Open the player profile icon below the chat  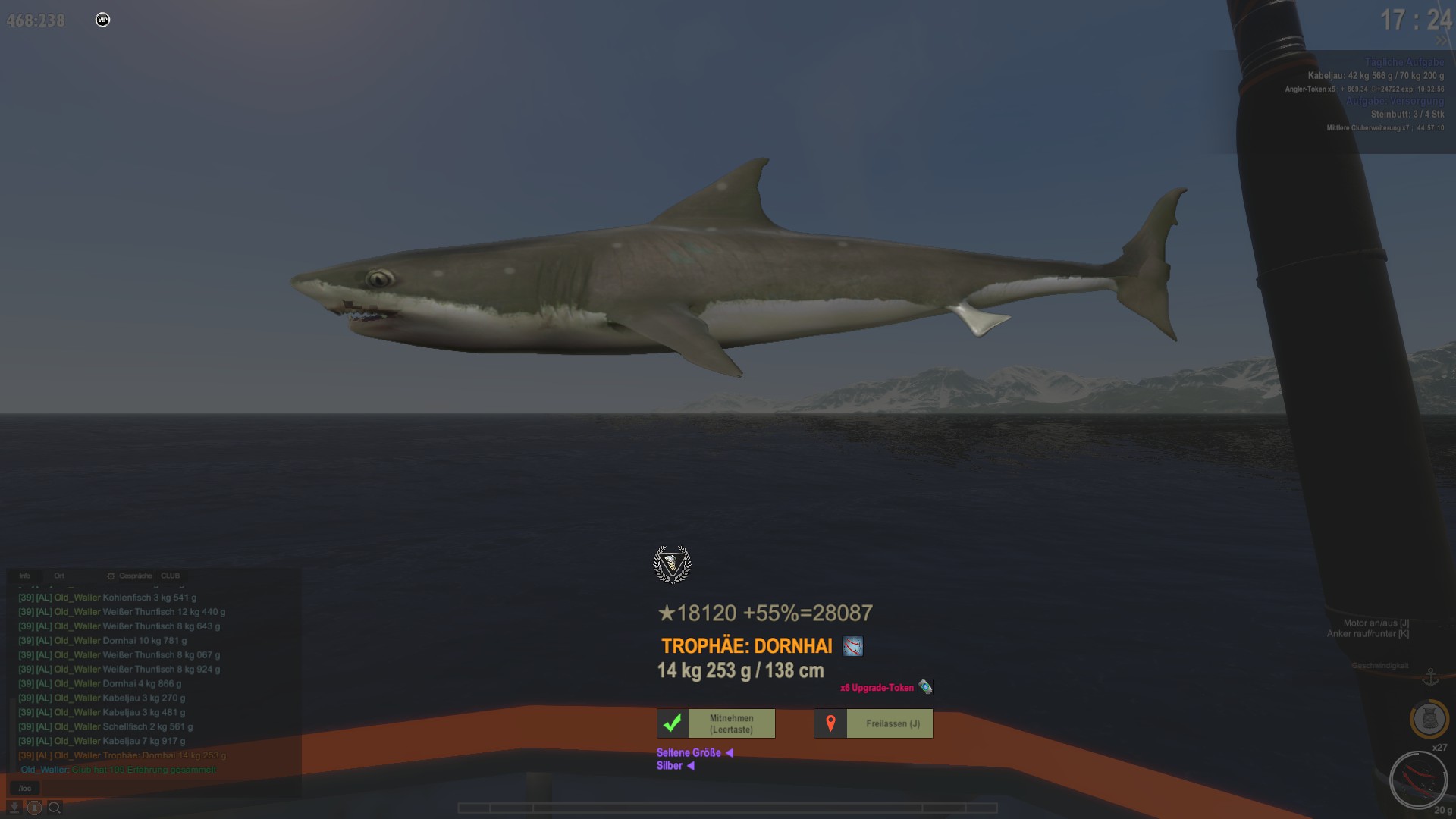[x=34, y=808]
